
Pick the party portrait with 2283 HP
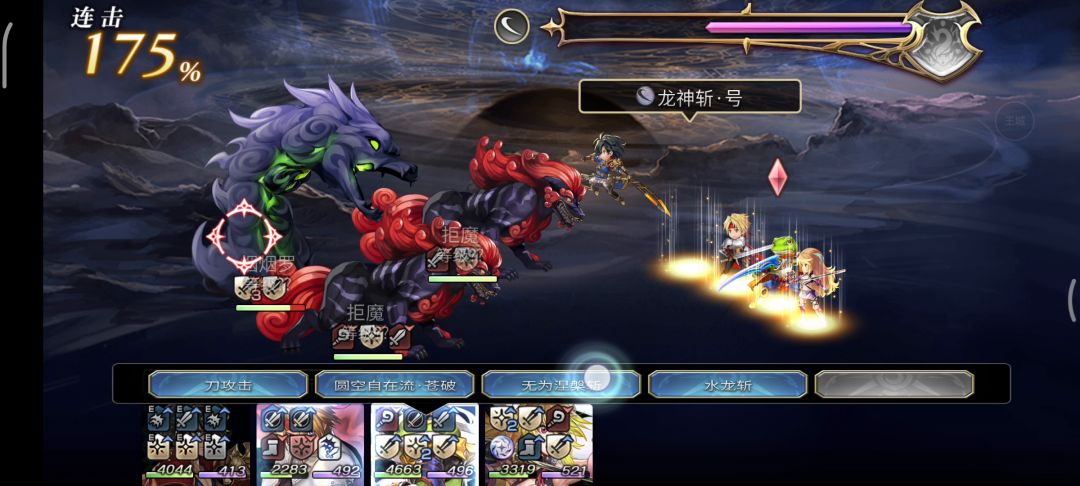click(311, 444)
